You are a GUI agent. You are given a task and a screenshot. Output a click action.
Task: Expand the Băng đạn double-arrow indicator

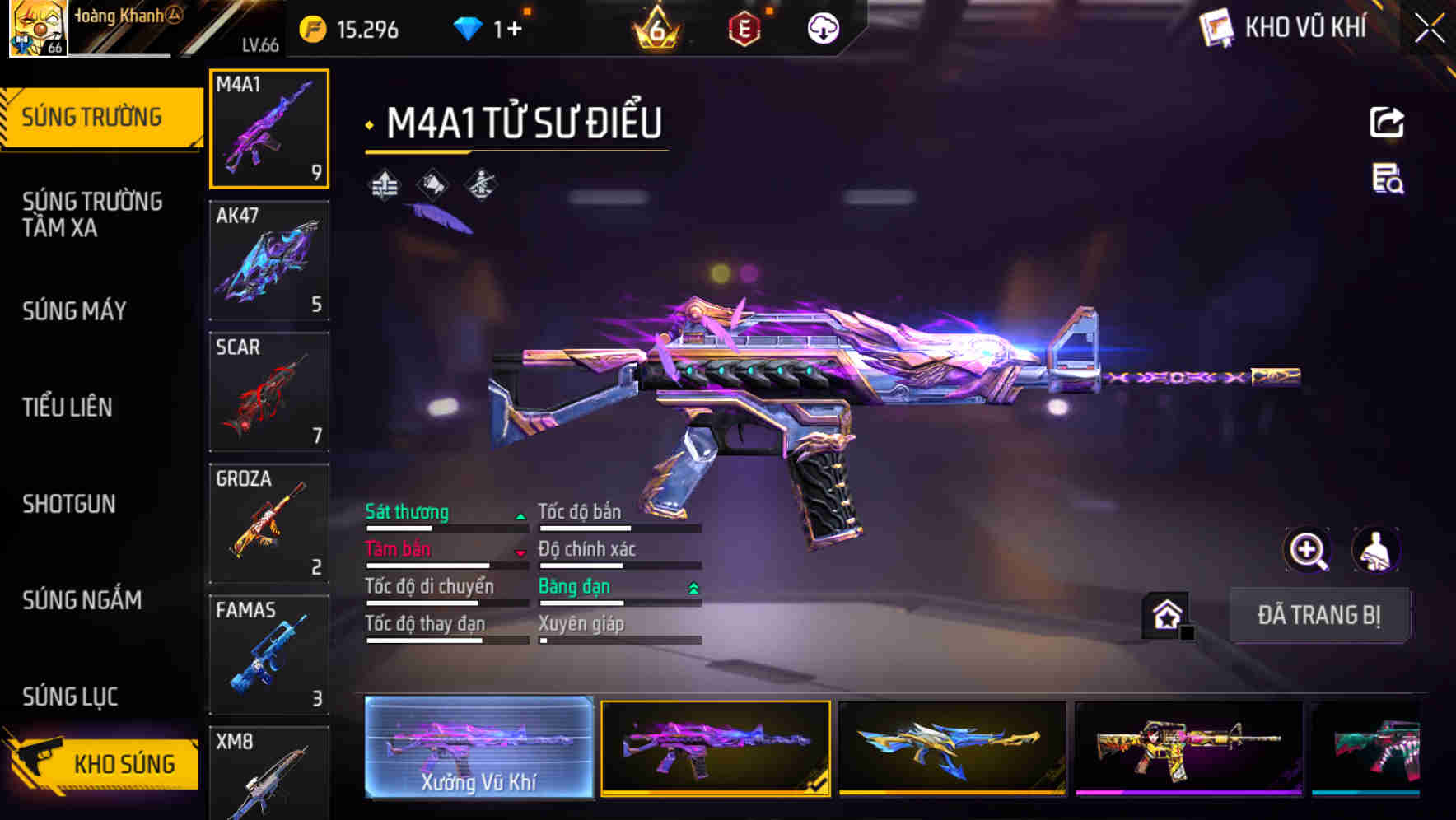click(692, 586)
